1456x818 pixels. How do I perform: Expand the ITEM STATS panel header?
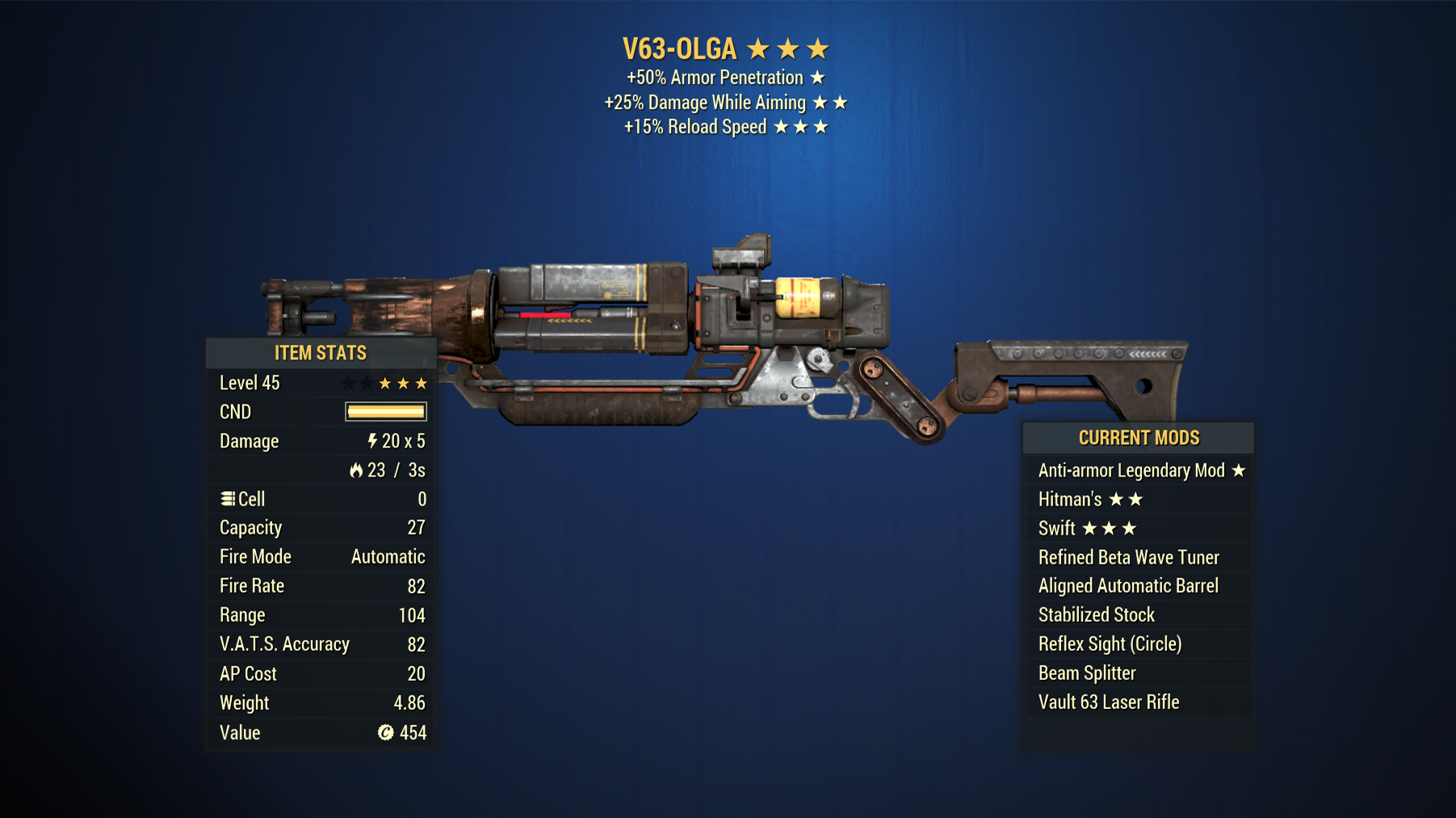point(321,353)
